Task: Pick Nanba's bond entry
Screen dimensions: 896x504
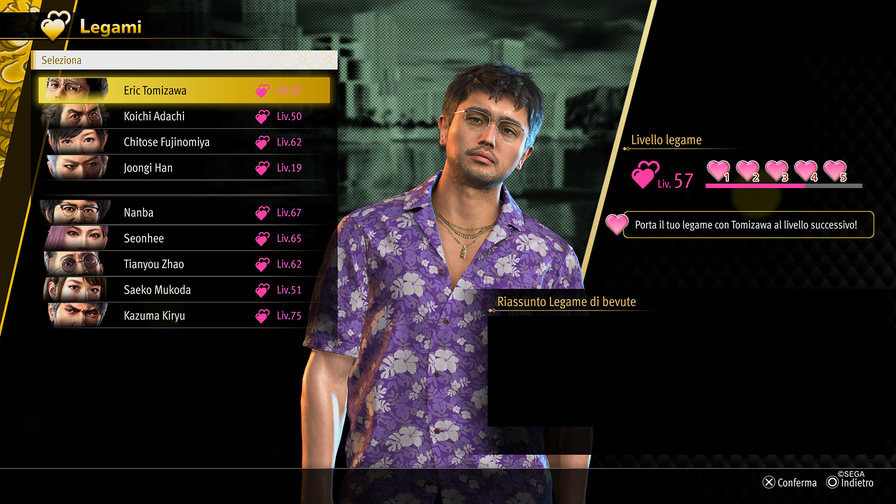Action: (x=183, y=212)
